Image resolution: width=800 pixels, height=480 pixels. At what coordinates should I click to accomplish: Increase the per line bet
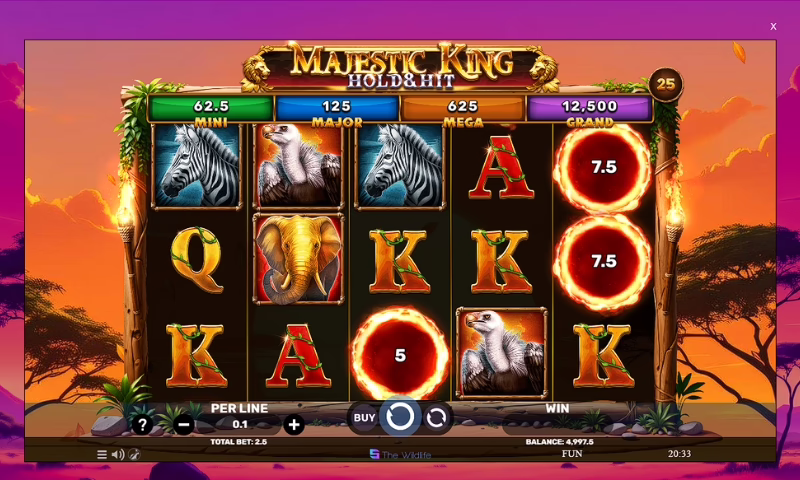[x=294, y=424]
